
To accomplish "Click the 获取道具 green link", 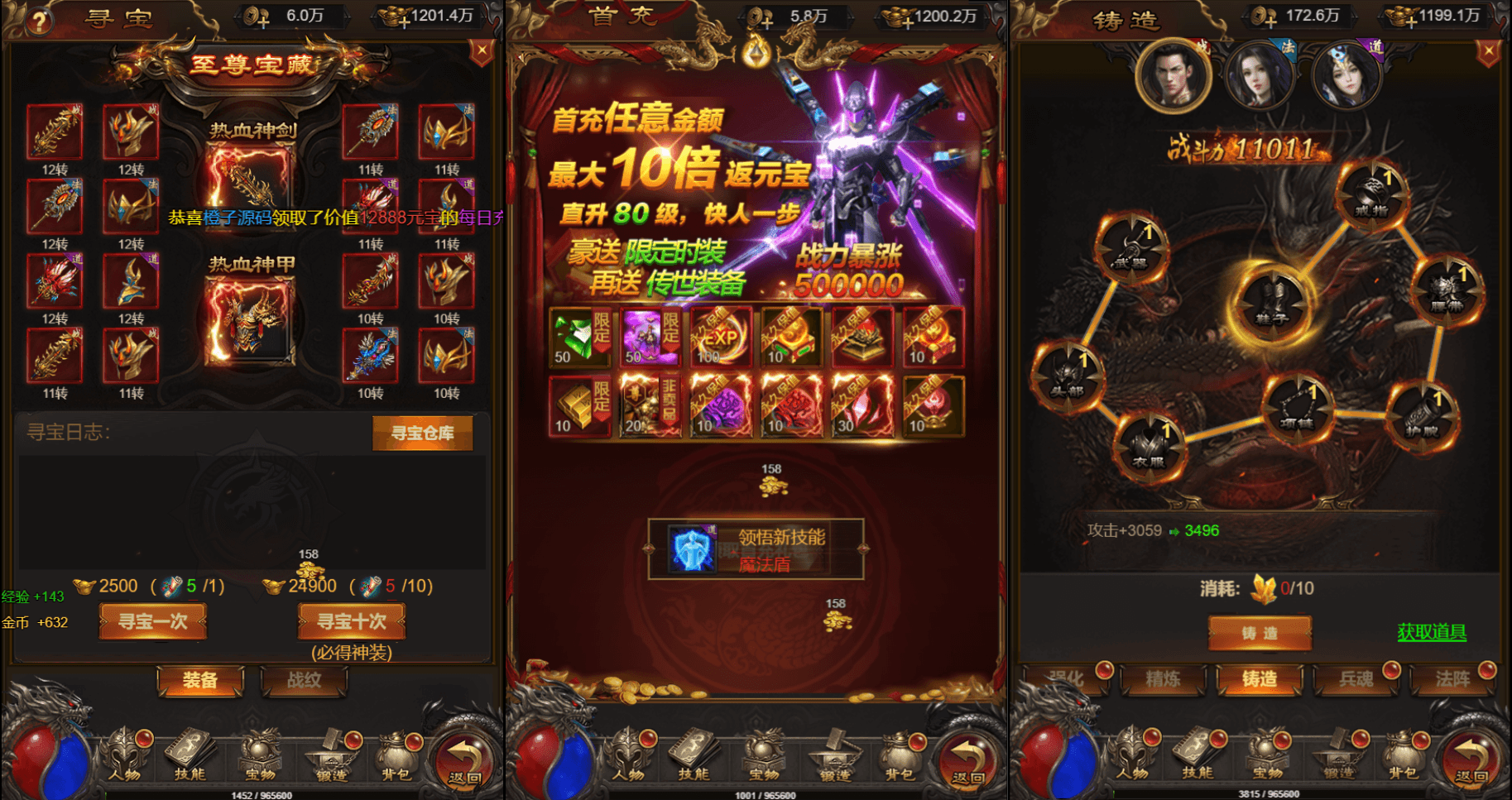I will 1432,632.
